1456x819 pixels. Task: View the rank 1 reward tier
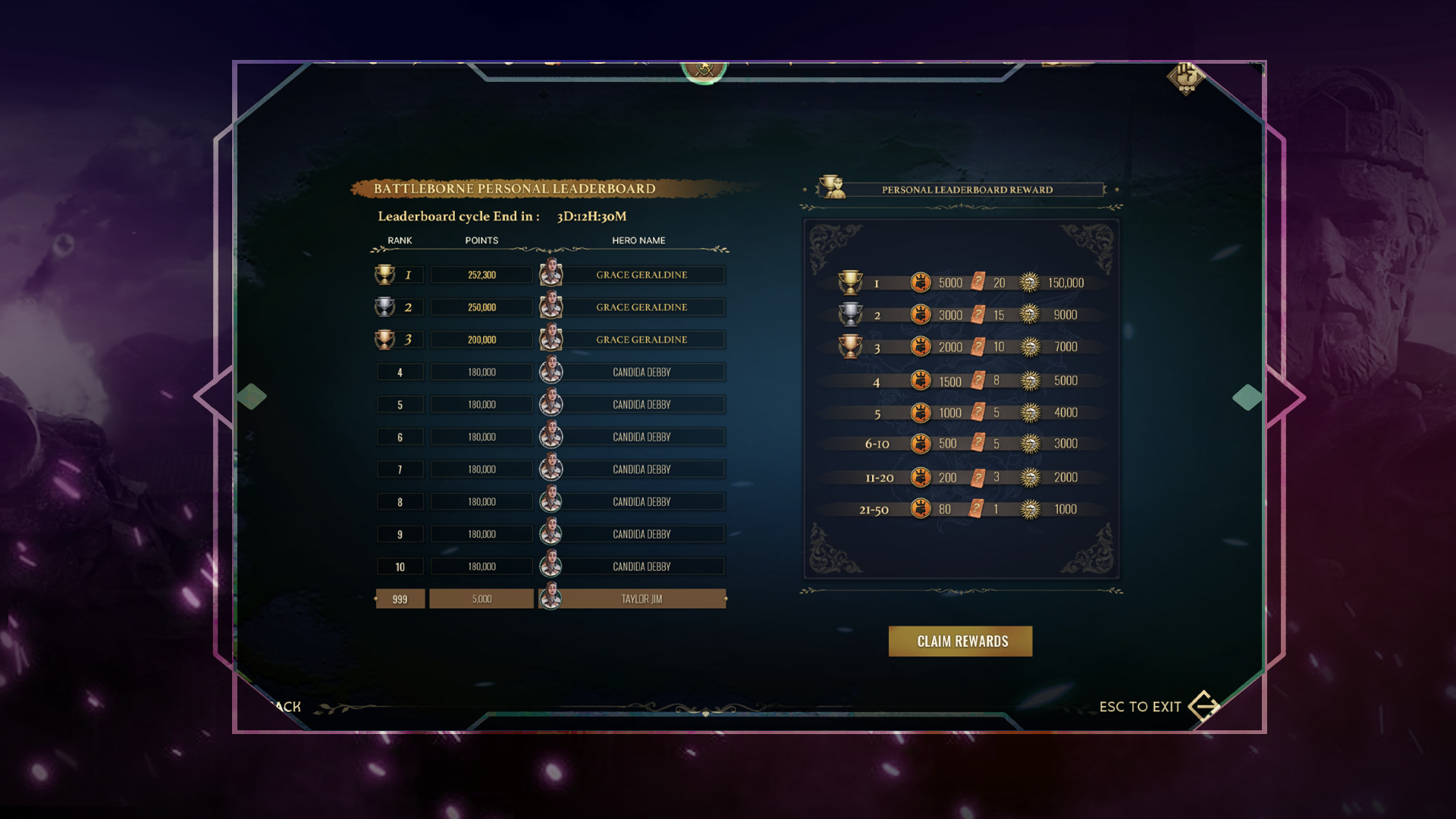(962, 283)
